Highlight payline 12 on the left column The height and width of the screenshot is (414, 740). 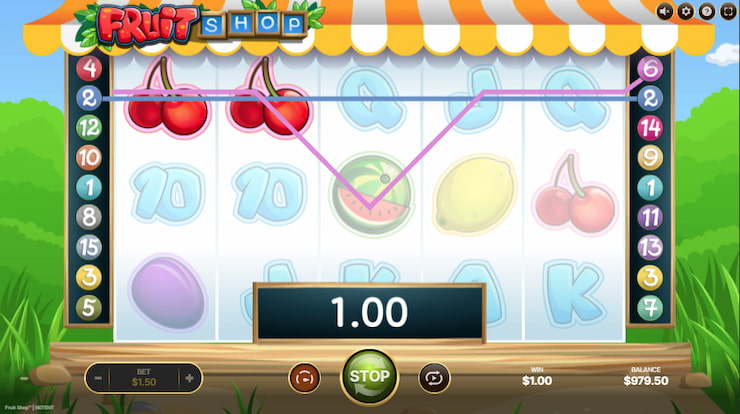tap(90, 127)
